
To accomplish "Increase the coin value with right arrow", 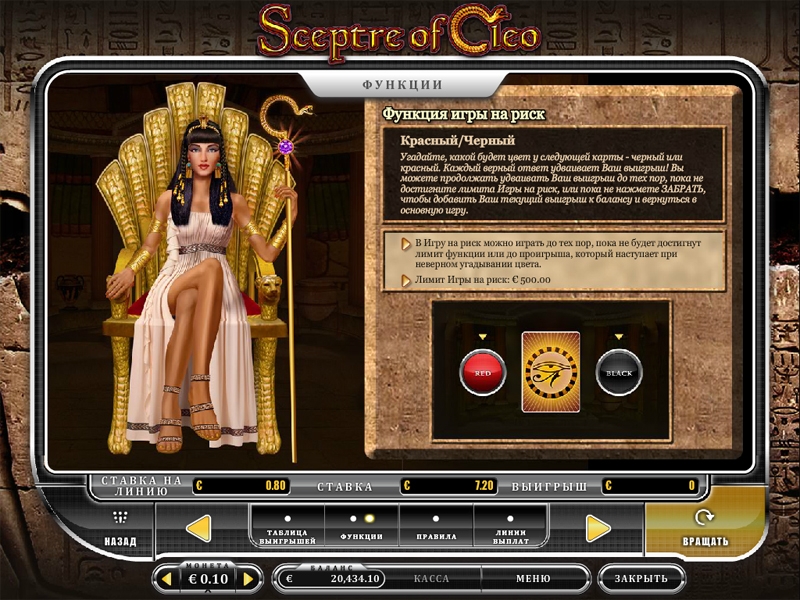I will (250, 579).
